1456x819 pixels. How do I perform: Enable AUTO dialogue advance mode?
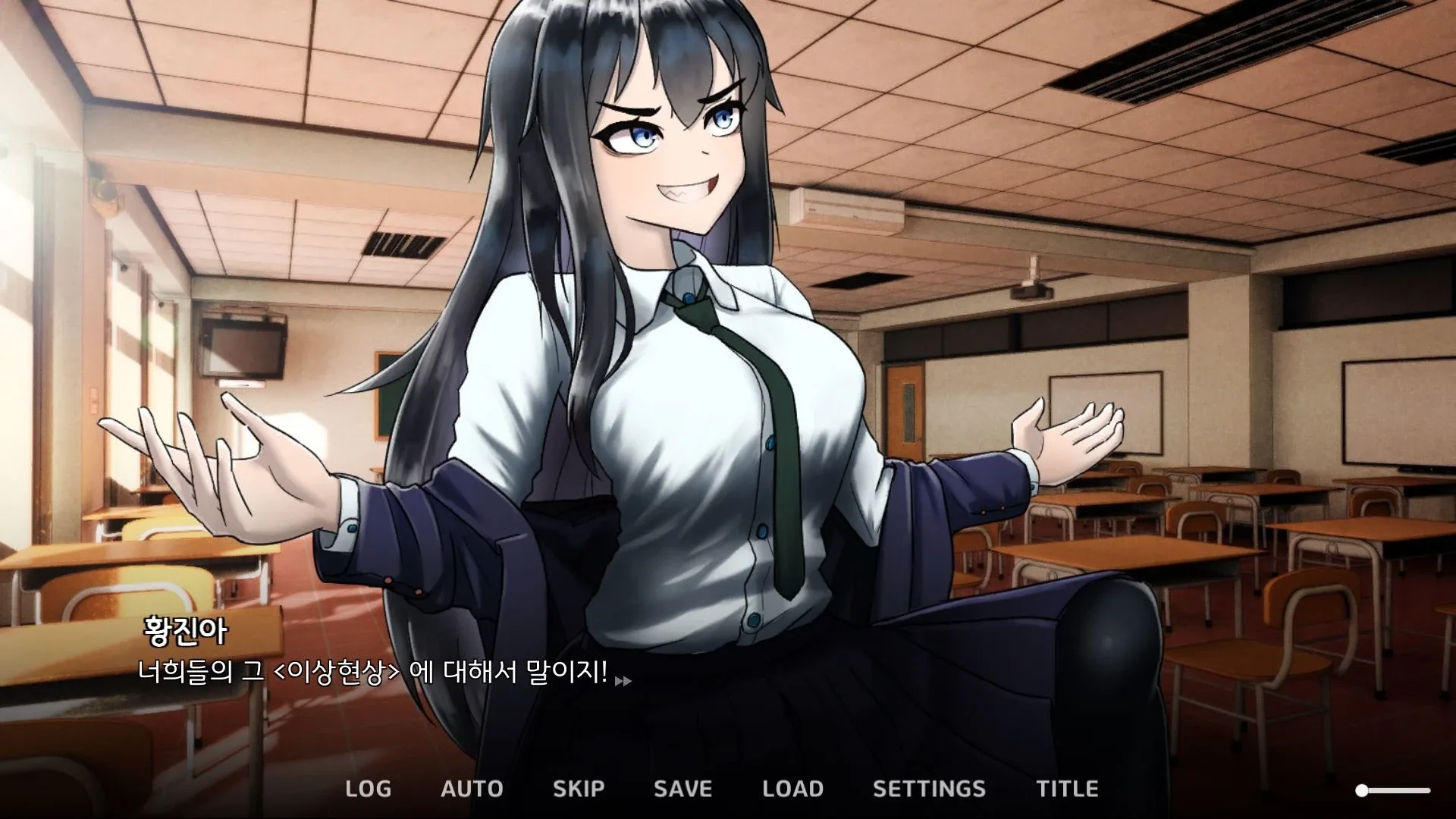pyautogui.click(x=472, y=789)
